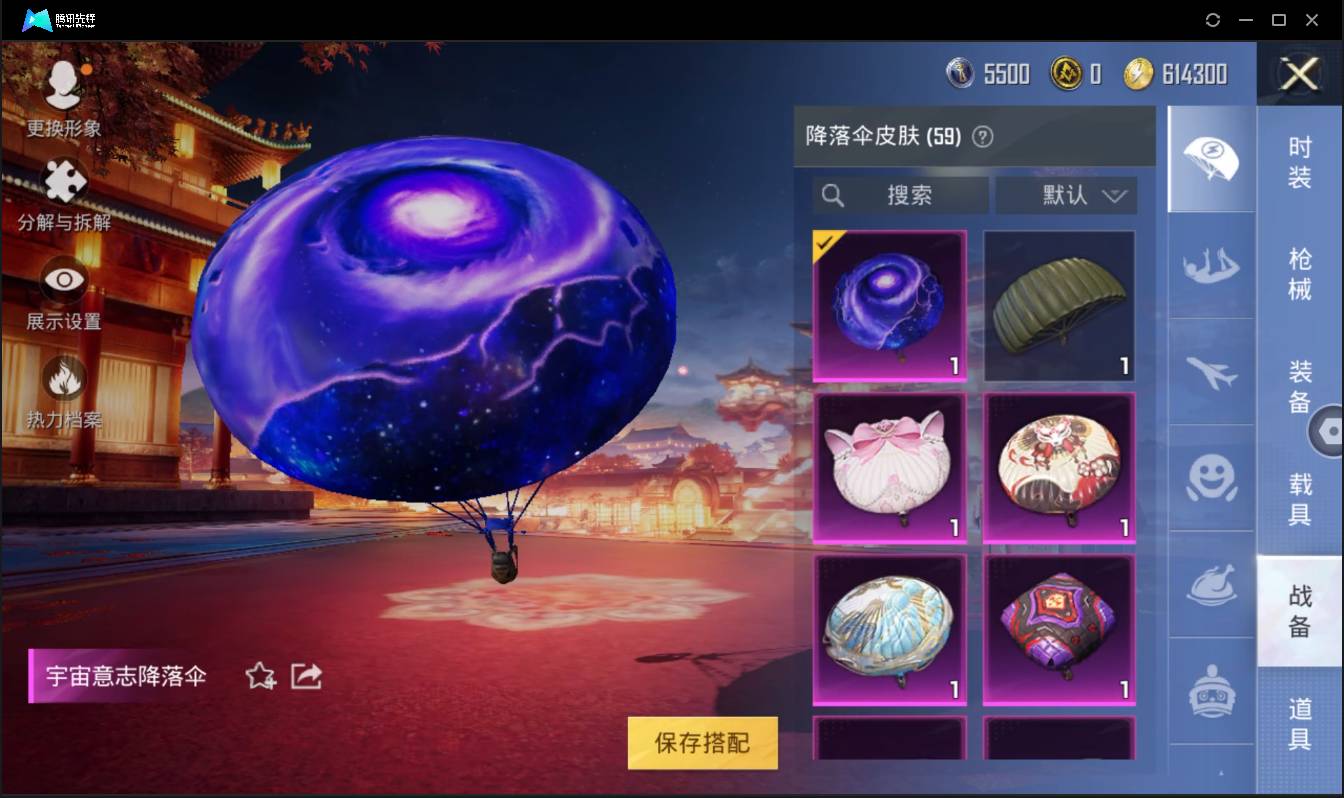Open the airplane trail category icon

(1211, 372)
